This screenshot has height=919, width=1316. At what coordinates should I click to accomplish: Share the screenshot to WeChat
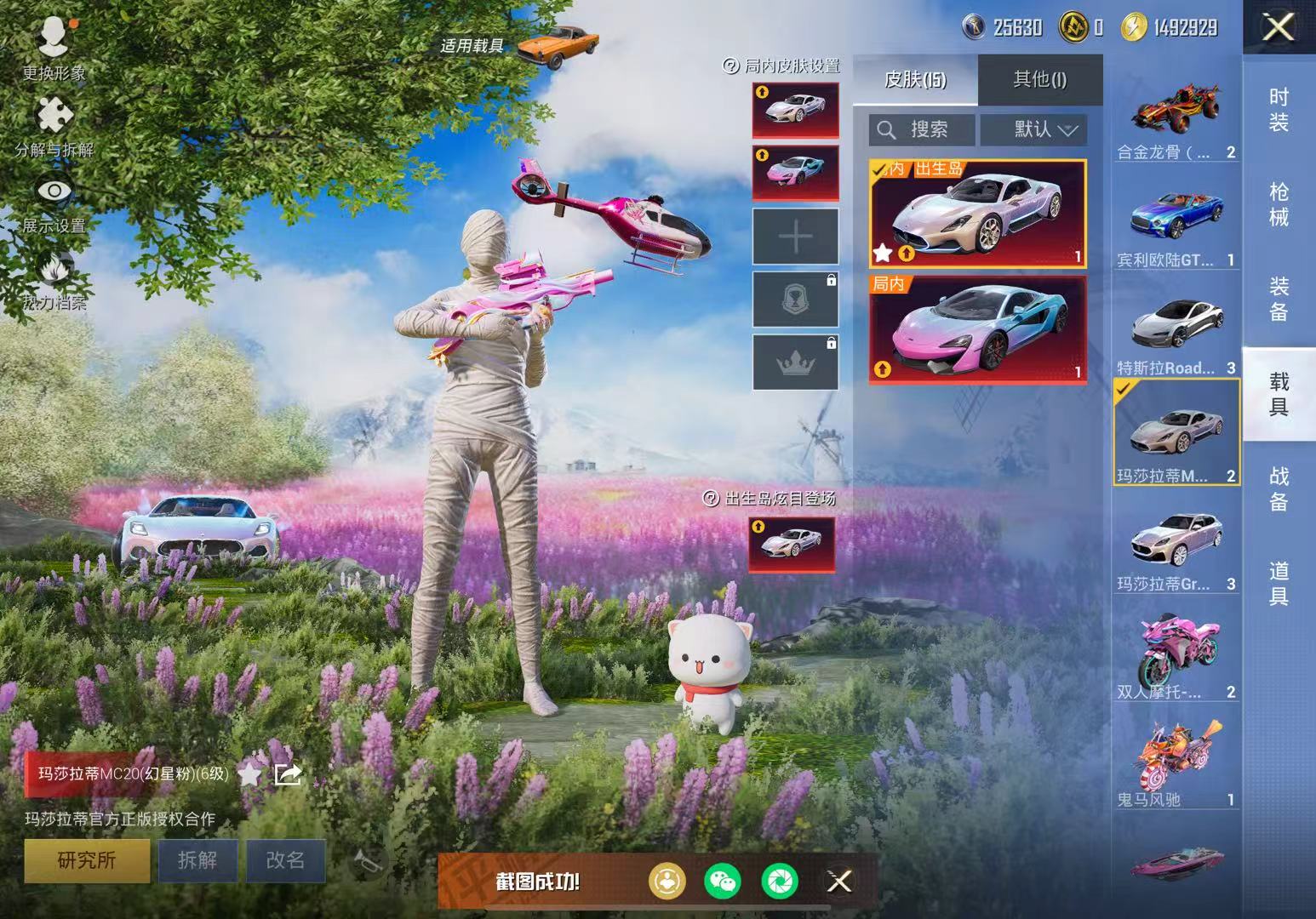(x=723, y=881)
